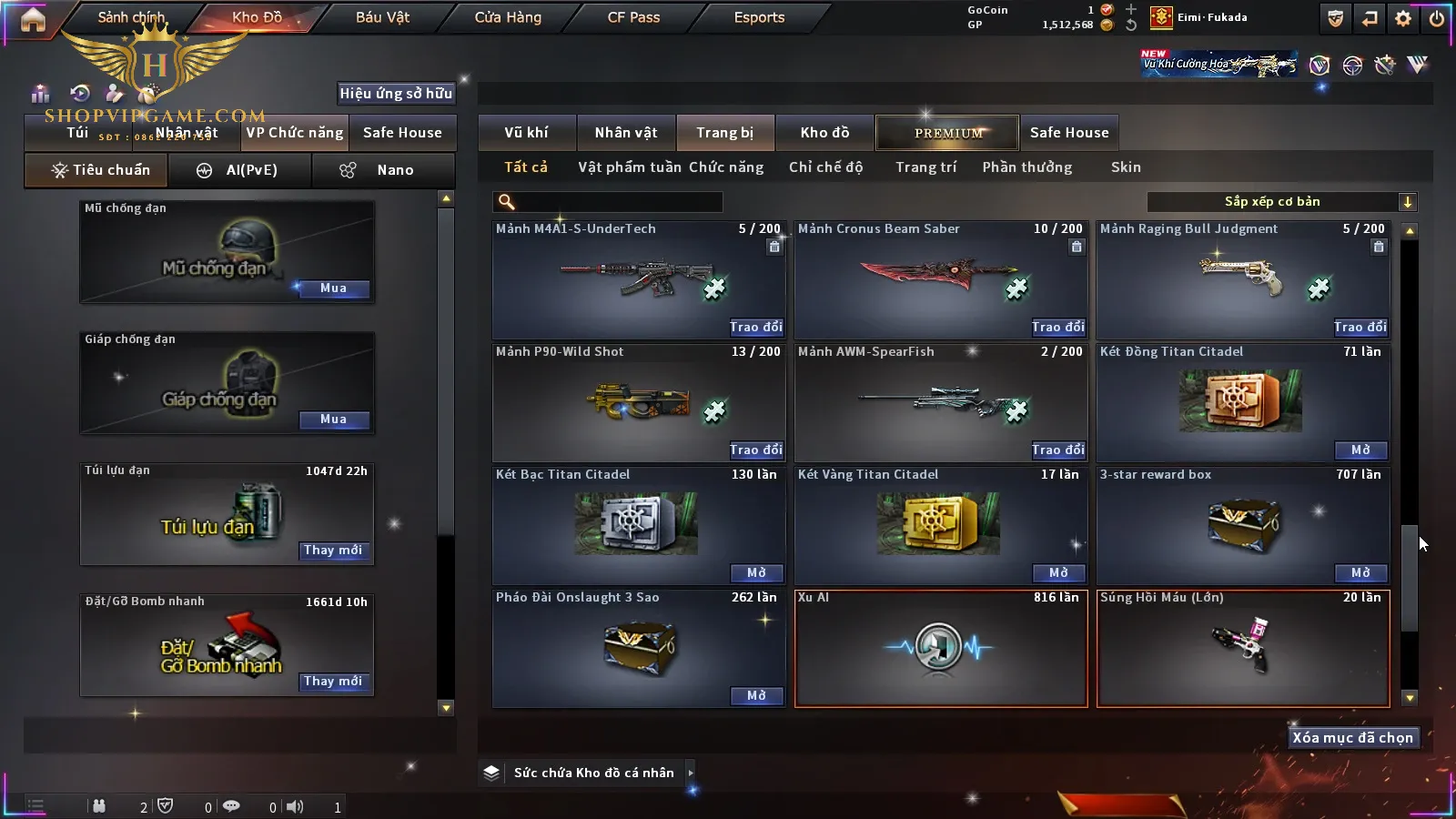Select the Xu AI item slot
This screenshot has height=819, width=1456.
pyautogui.click(x=941, y=648)
